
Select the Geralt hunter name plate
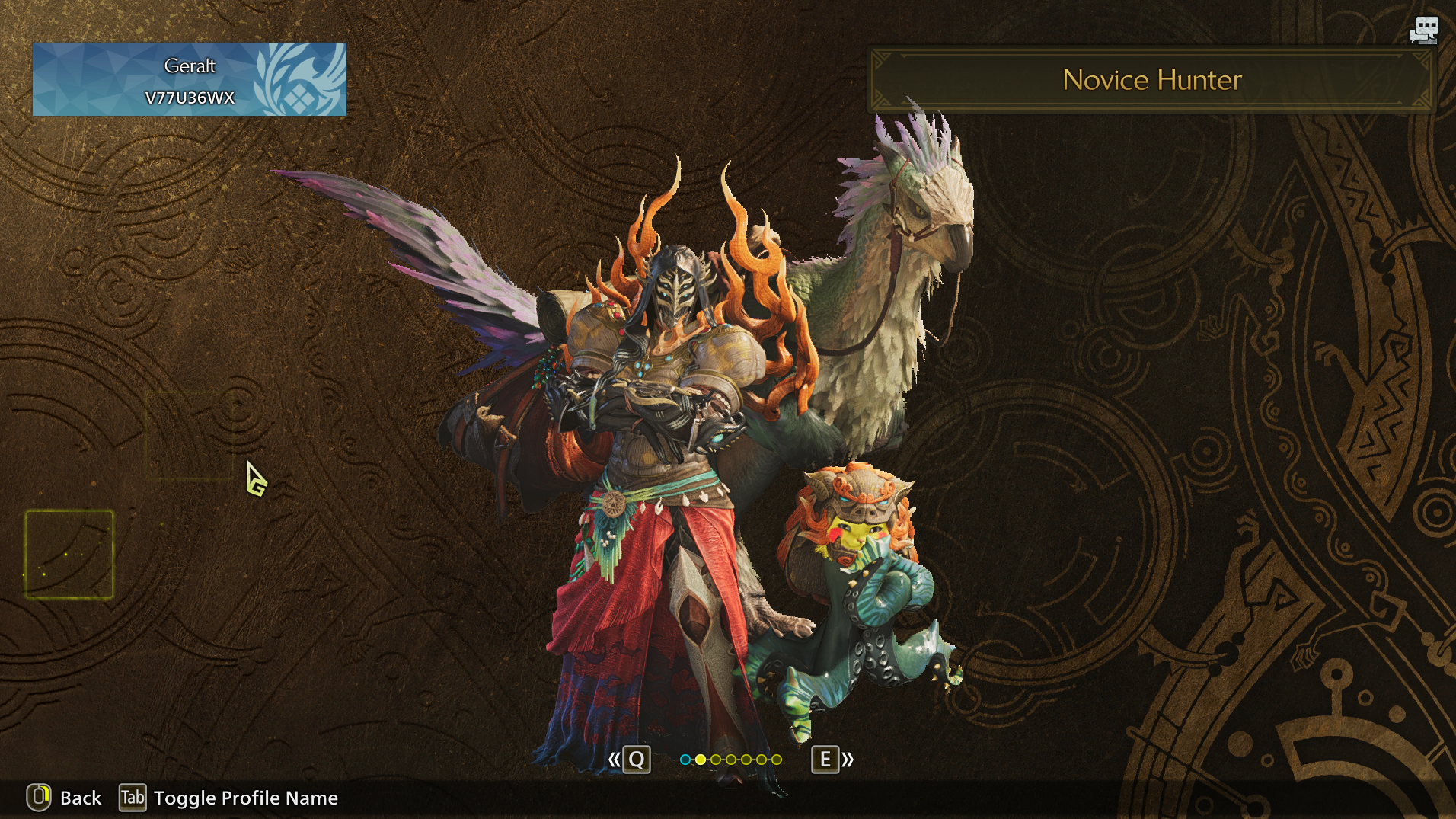189,79
